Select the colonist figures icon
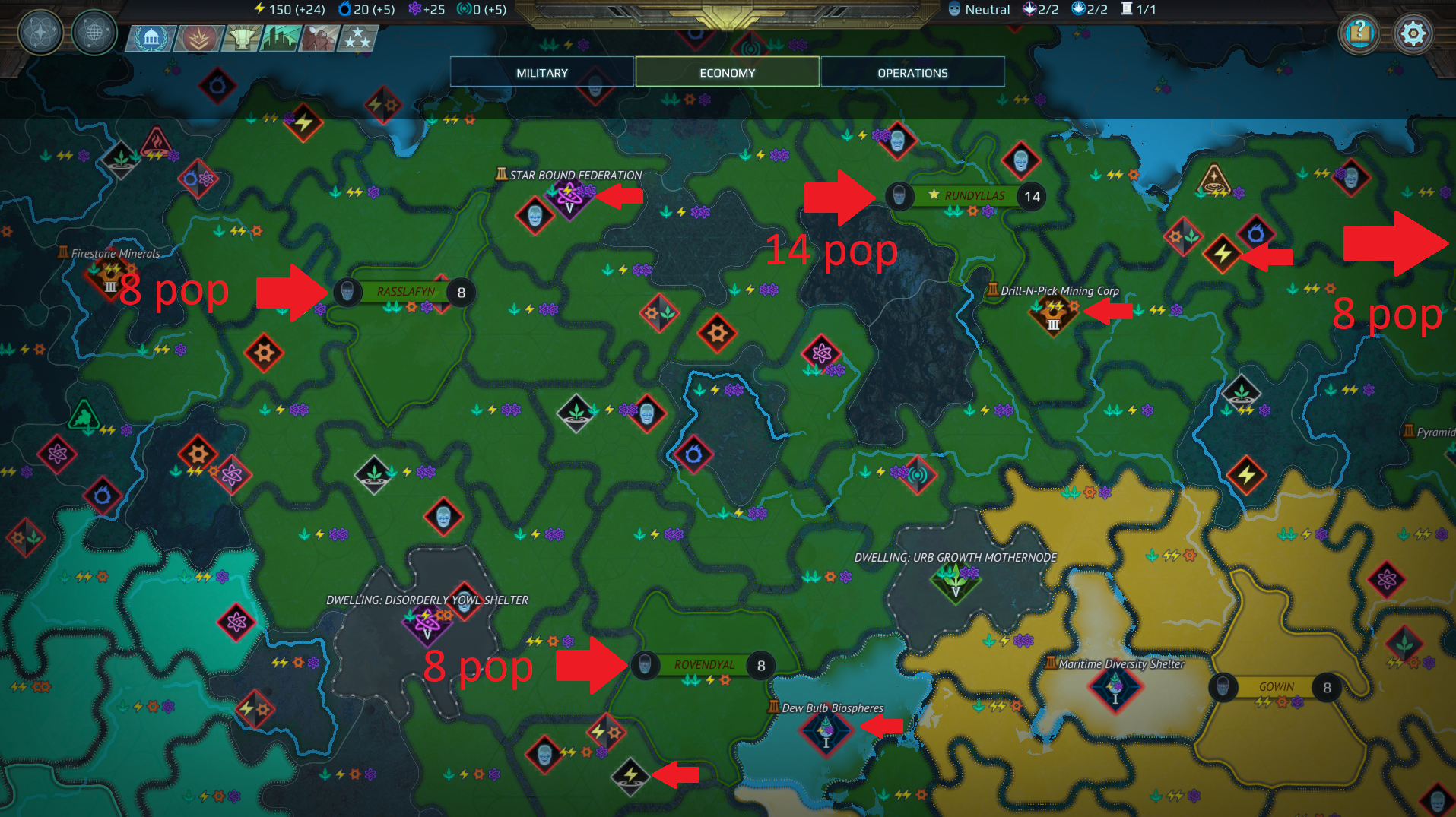 (x=320, y=36)
